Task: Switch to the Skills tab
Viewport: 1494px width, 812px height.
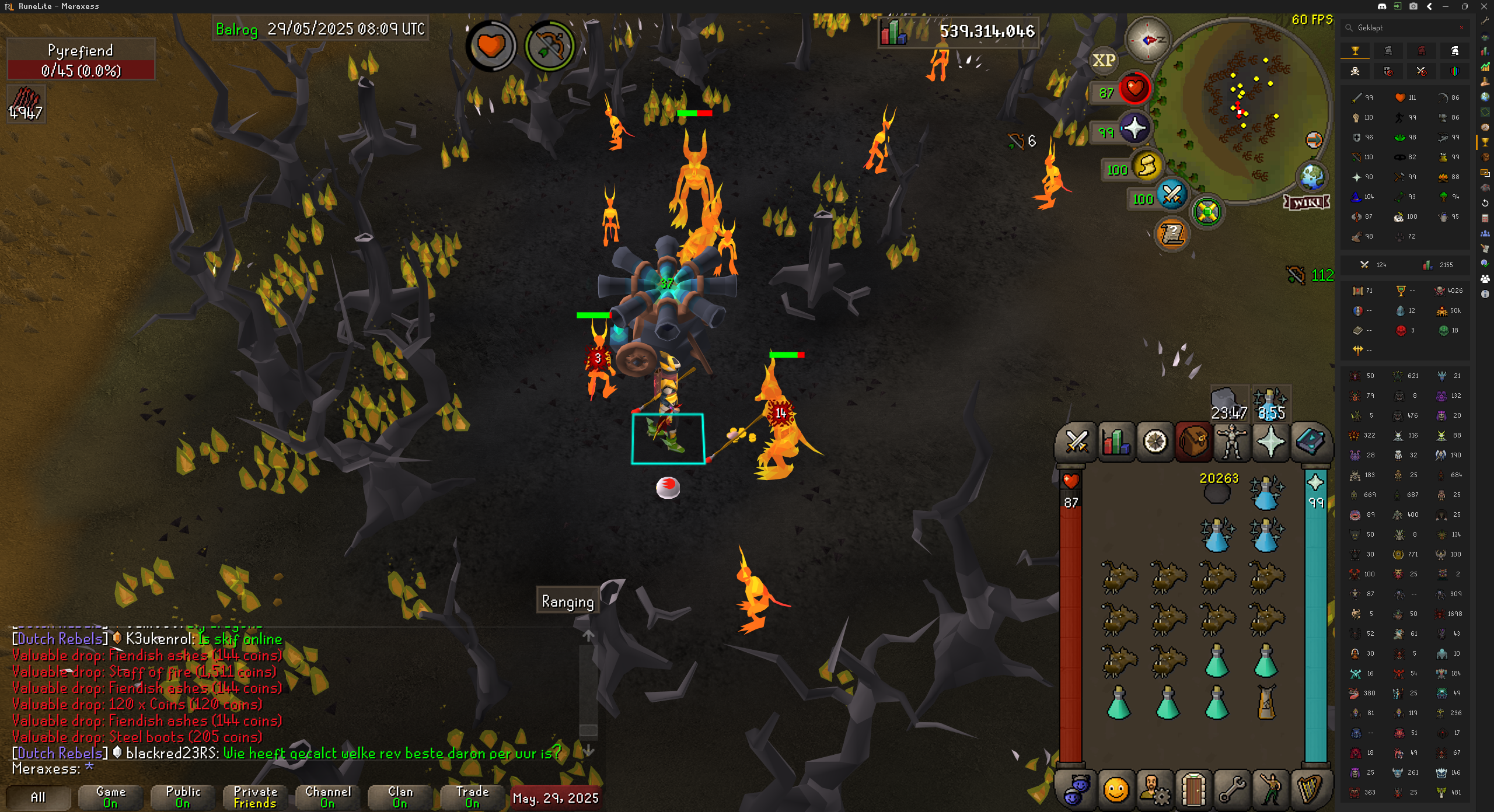Action: coord(1116,442)
